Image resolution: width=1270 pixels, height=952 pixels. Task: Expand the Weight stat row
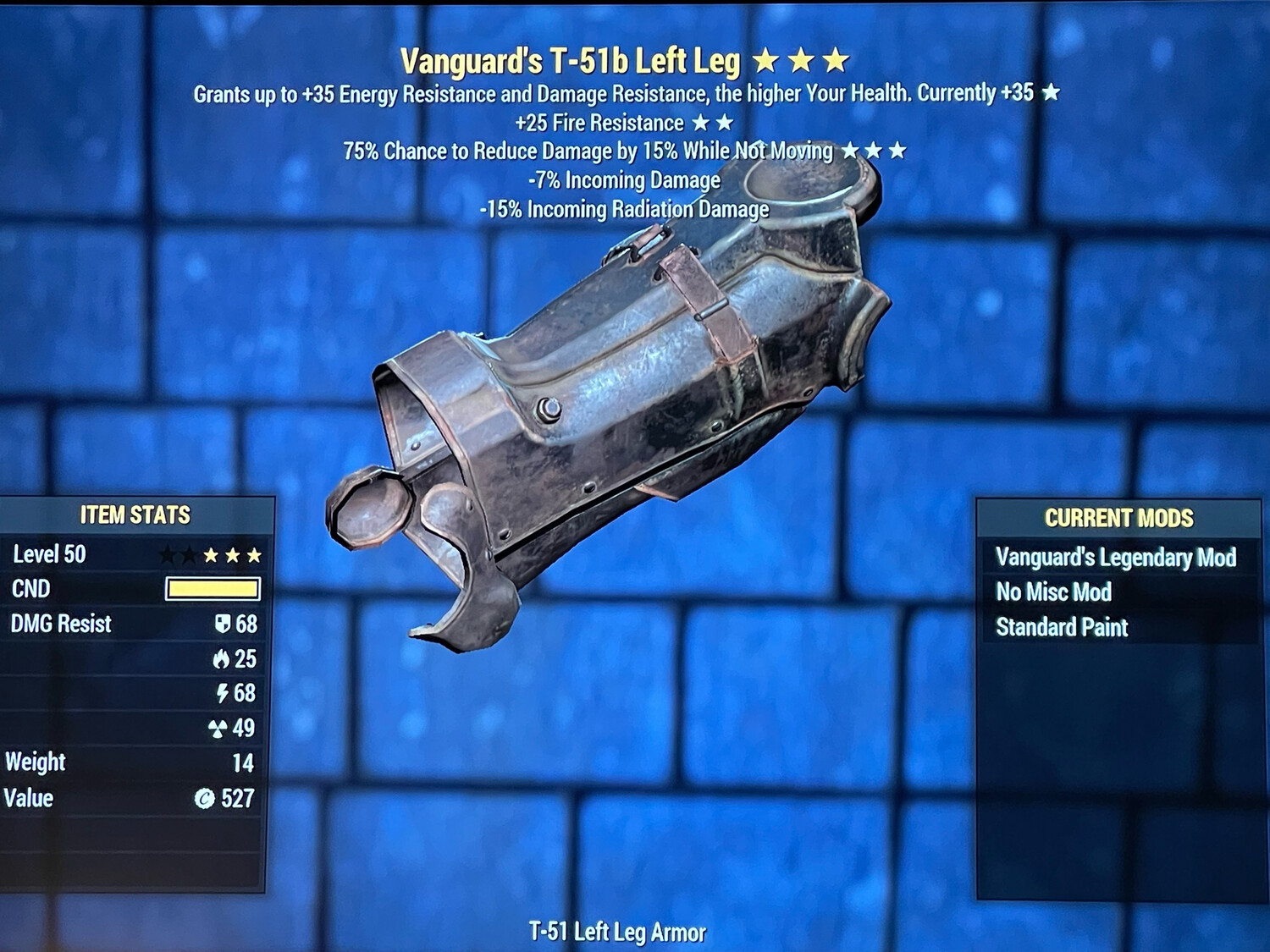pyautogui.click(x=38, y=762)
